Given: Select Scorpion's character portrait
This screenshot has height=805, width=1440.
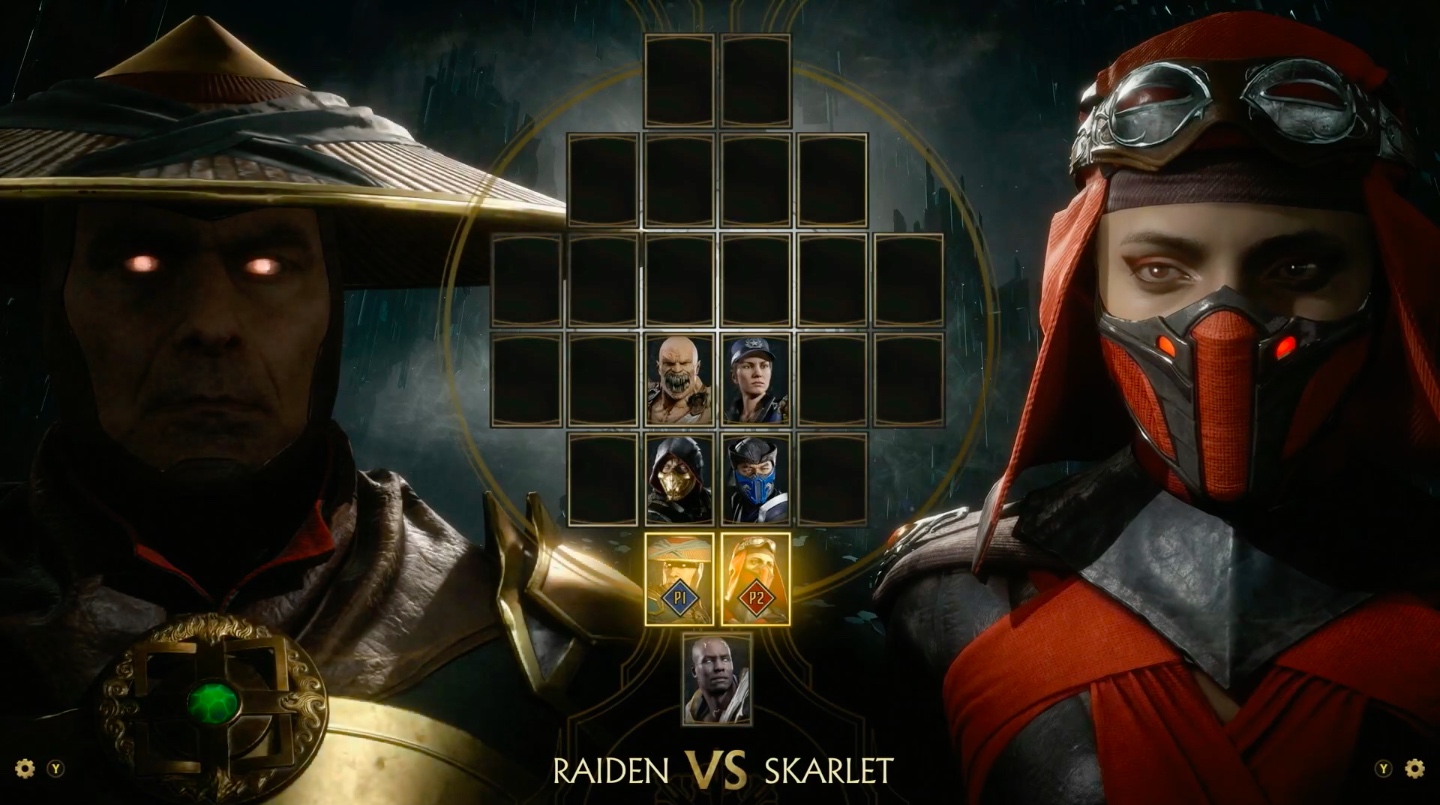Looking at the screenshot, I should tap(678, 480).
